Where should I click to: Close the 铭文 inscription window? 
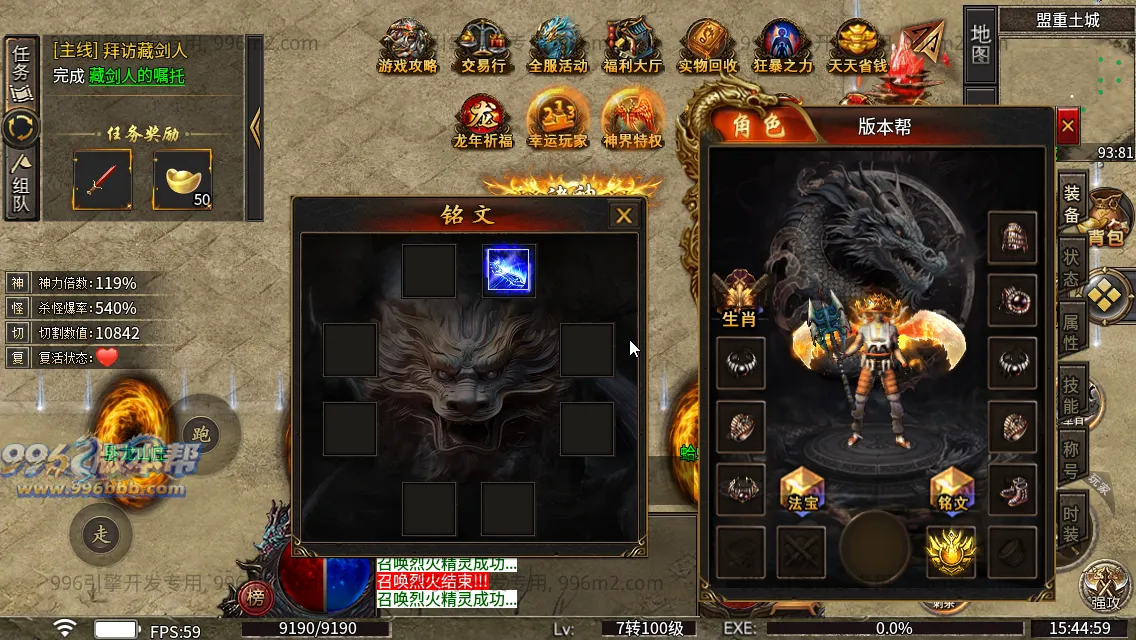(624, 215)
